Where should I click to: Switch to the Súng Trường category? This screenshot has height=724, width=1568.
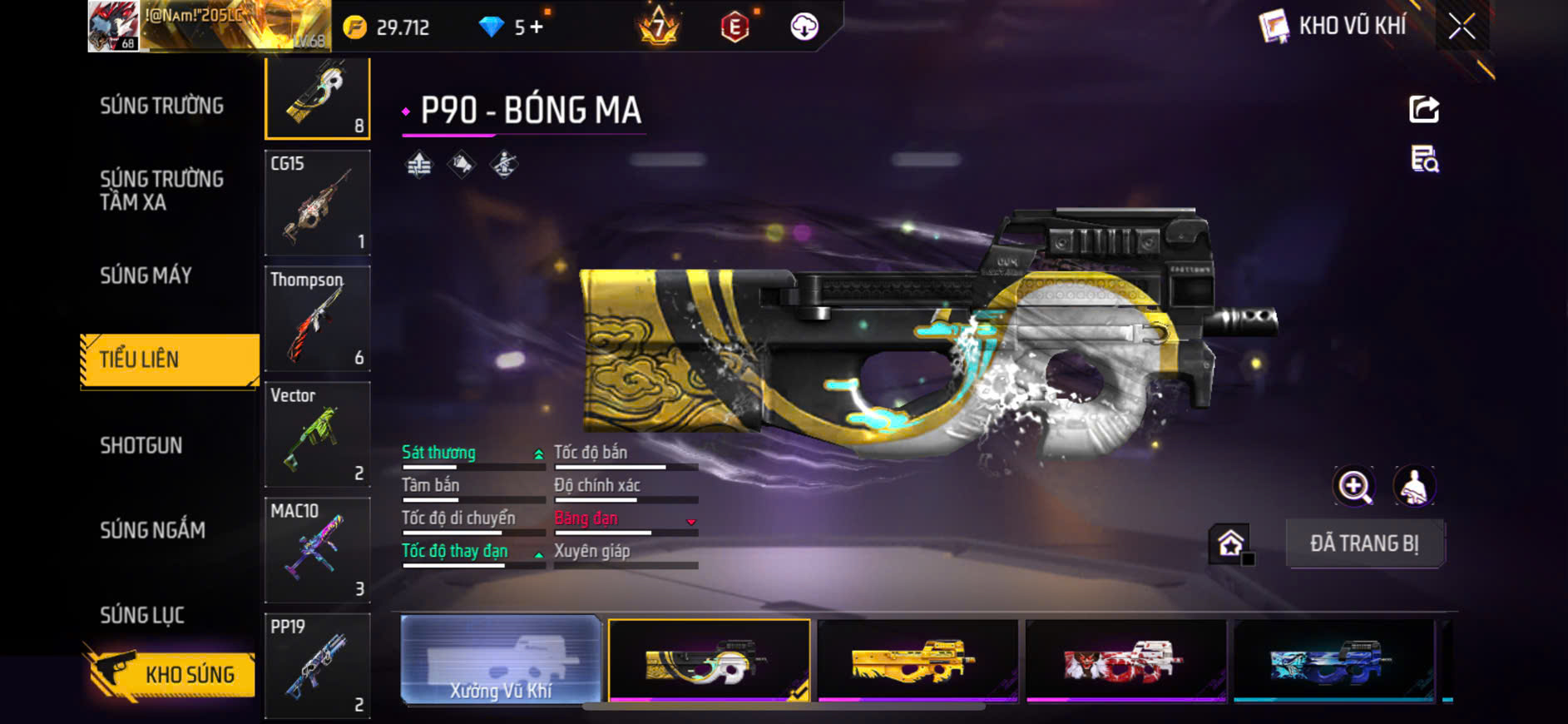coord(162,106)
